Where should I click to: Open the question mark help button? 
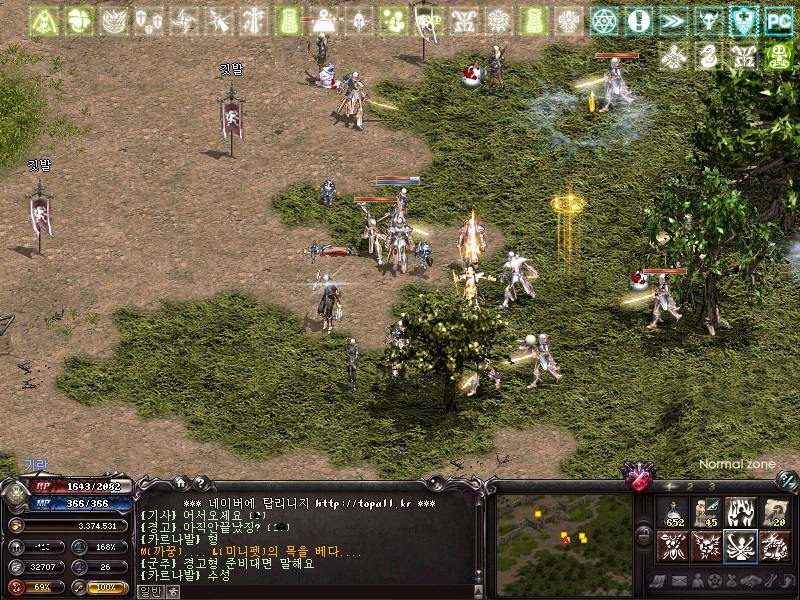pyautogui.click(x=199, y=482)
